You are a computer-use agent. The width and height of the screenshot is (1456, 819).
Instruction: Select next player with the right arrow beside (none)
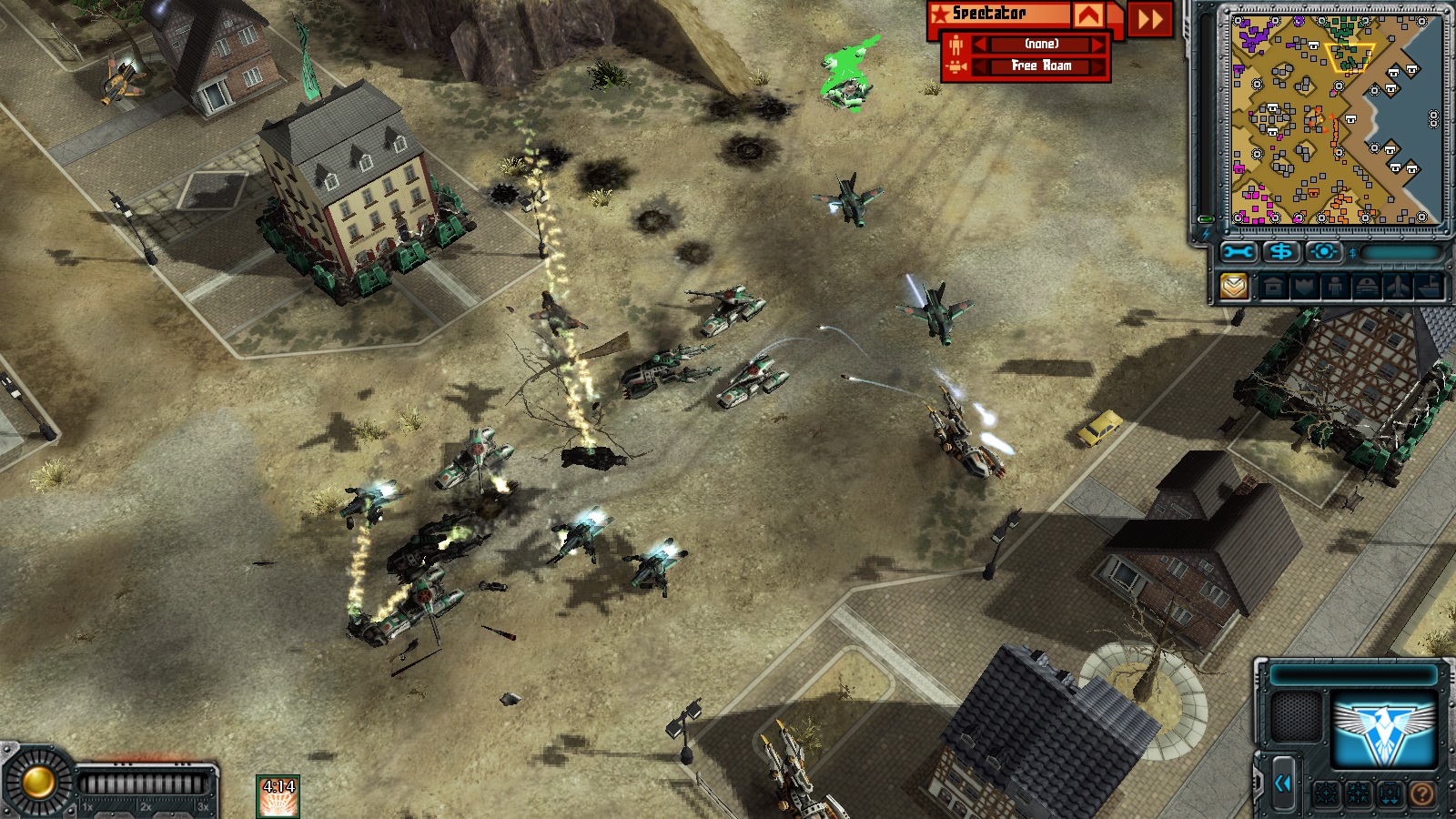pos(1098,45)
